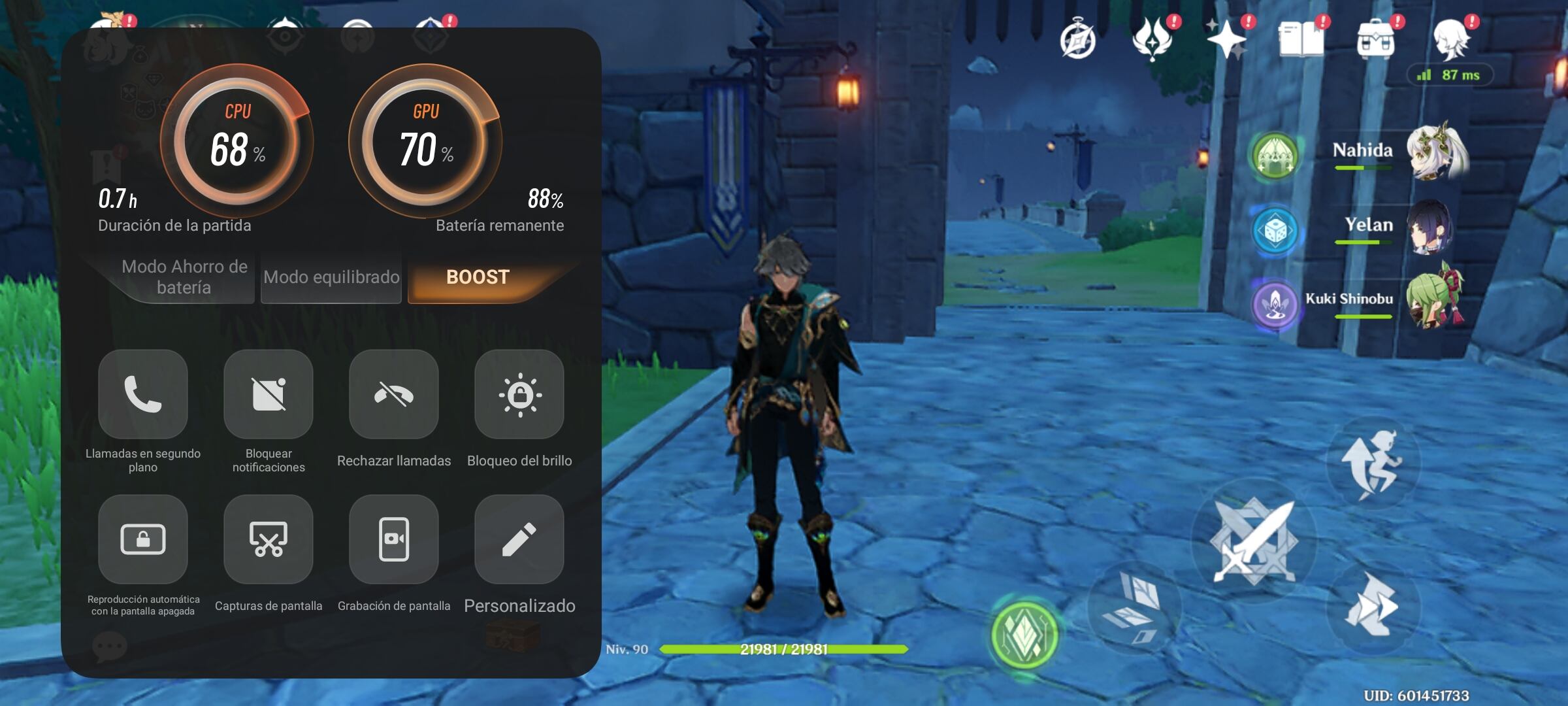This screenshot has height=706, width=1568.
Task: Open the Paimon character profile icon
Action: pyautogui.click(x=1454, y=41)
